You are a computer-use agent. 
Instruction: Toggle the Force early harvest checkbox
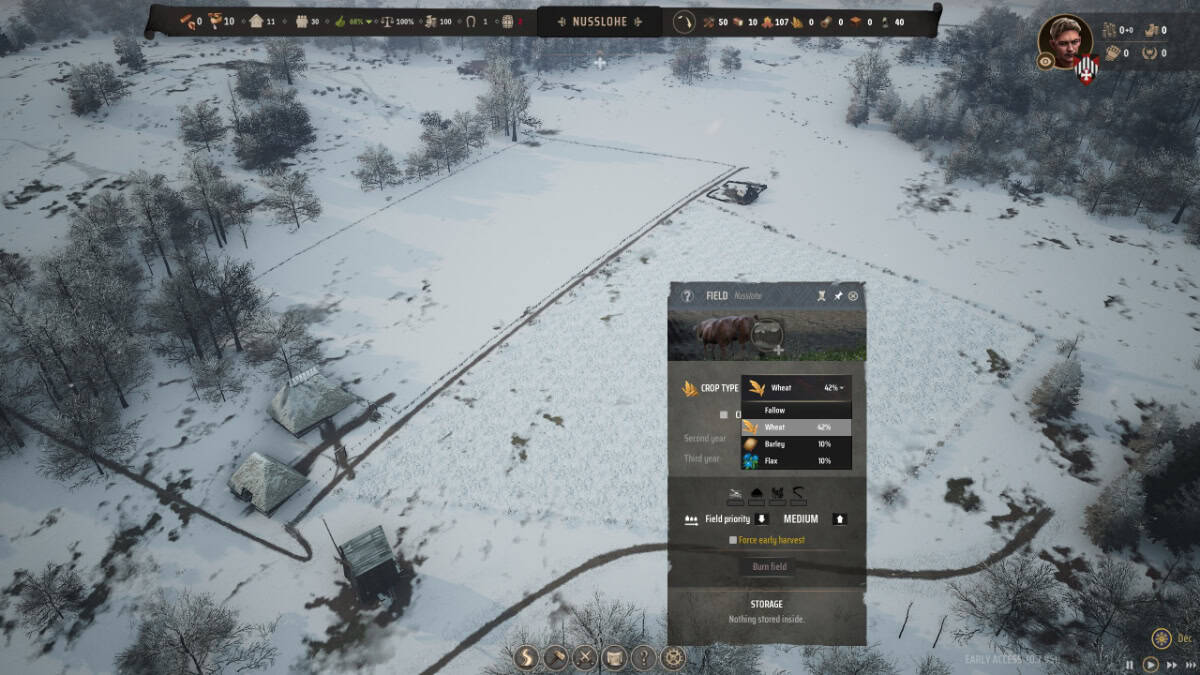tap(733, 540)
